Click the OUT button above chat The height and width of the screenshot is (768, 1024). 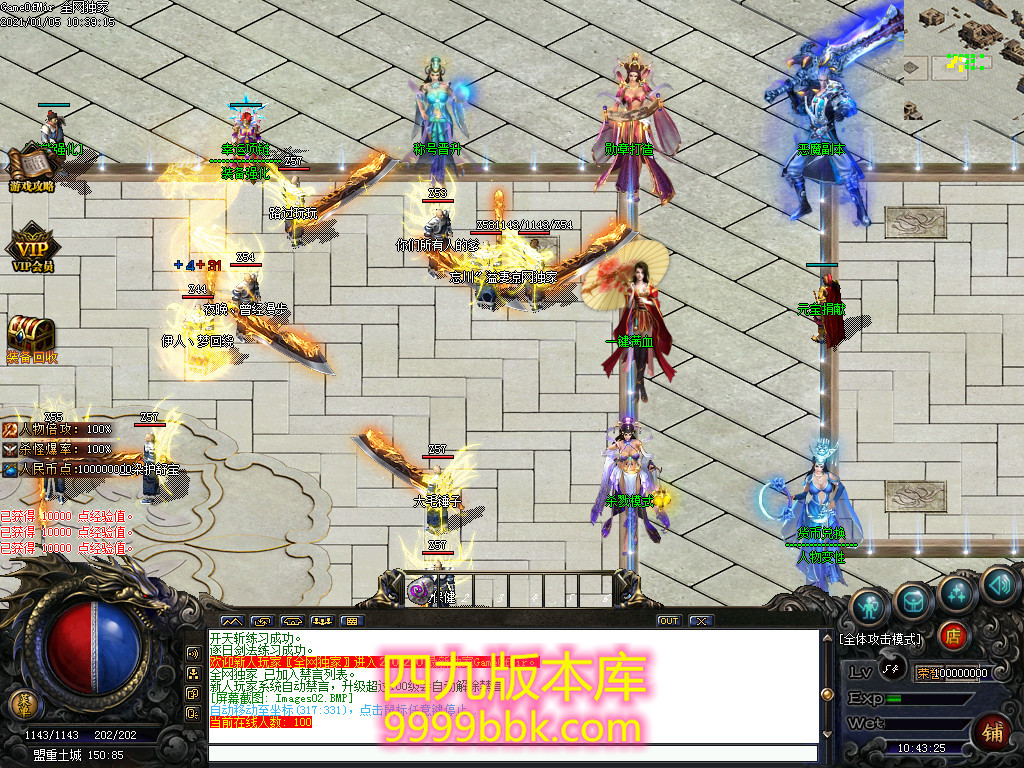tap(668, 621)
